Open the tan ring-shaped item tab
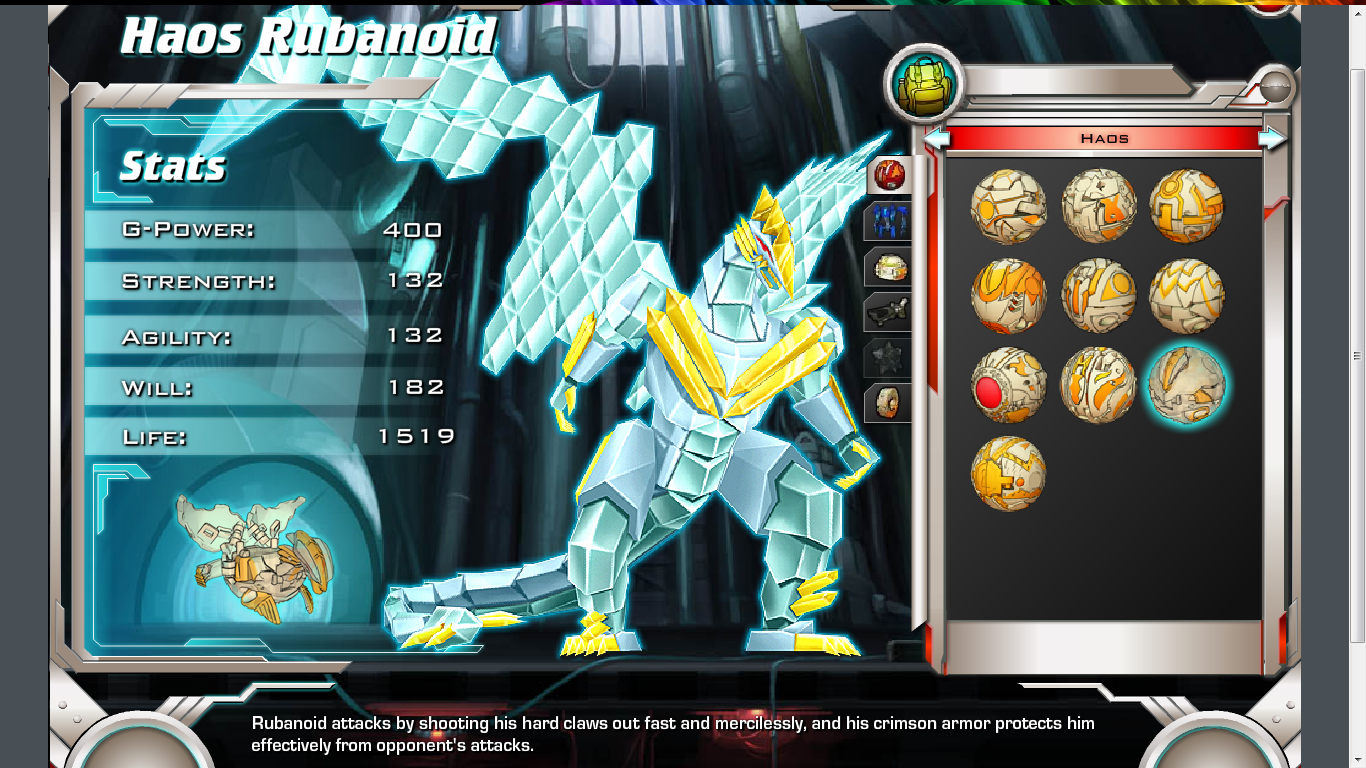 [889, 403]
